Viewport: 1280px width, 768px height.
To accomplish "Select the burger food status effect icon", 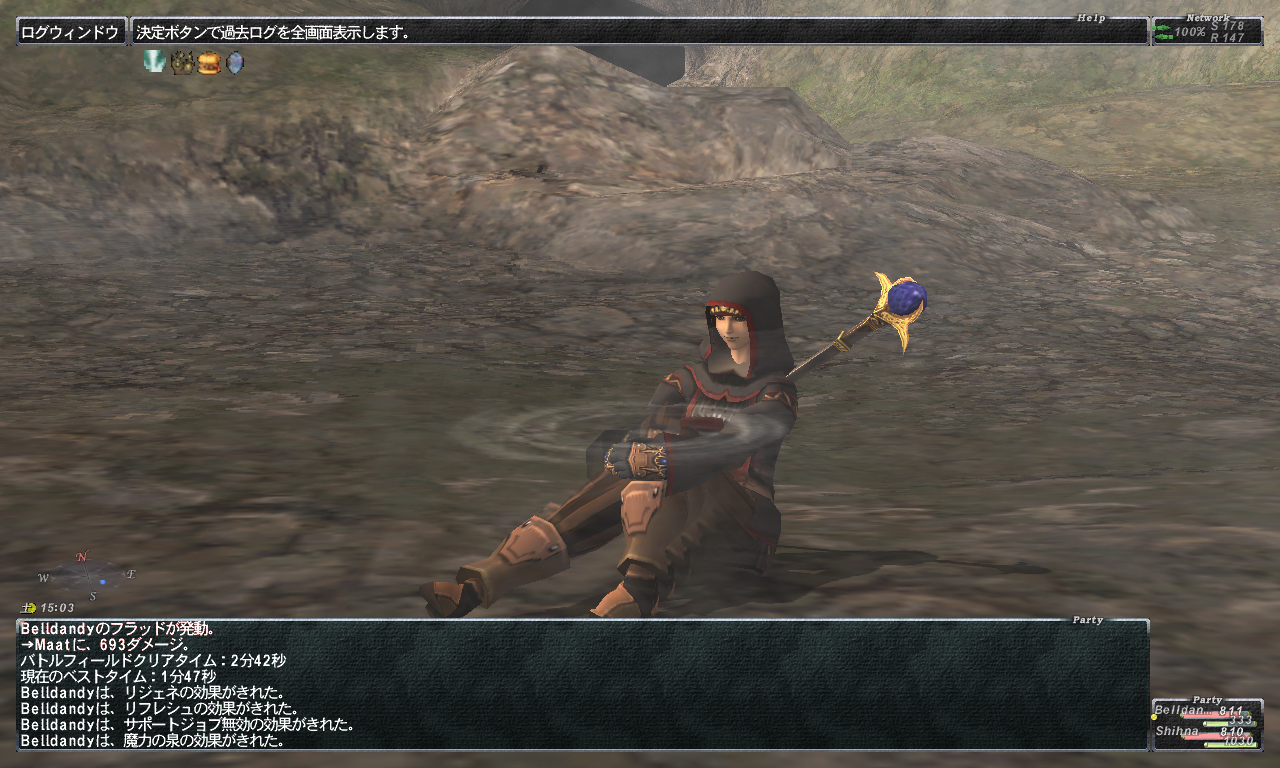I will click(x=208, y=63).
